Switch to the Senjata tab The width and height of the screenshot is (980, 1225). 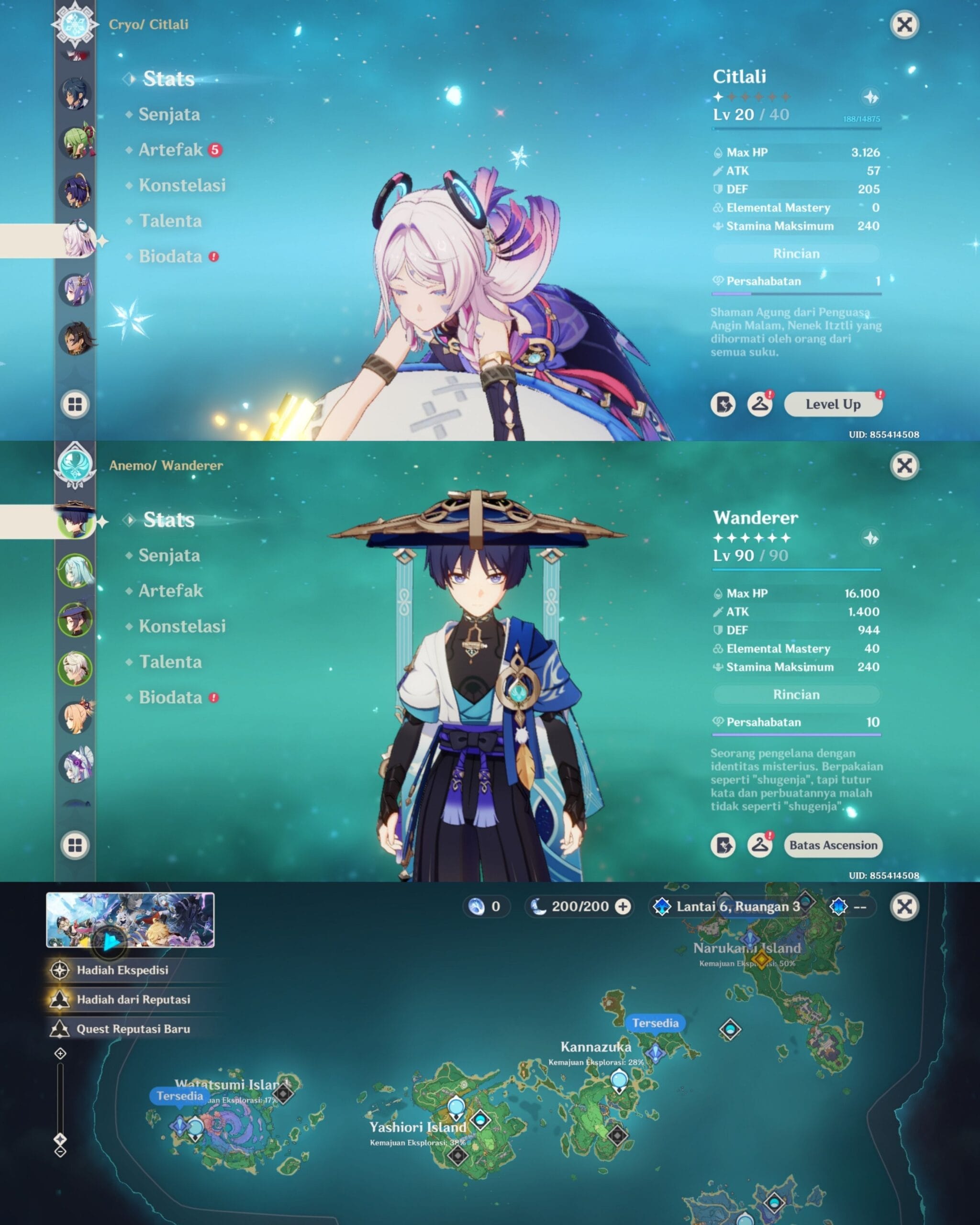pos(168,114)
